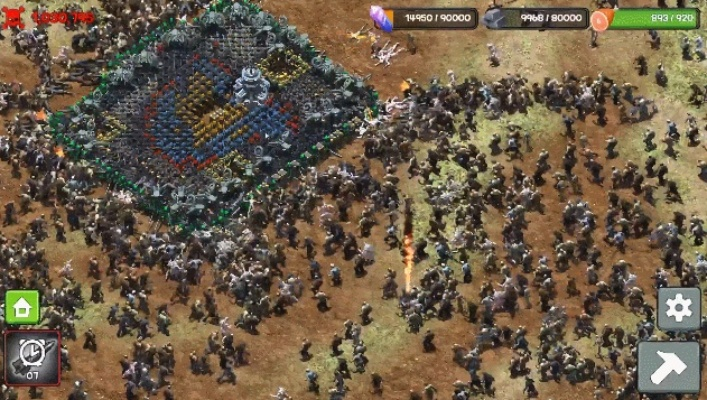Open the hammer build menu
The height and width of the screenshot is (400, 707).
(668, 366)
